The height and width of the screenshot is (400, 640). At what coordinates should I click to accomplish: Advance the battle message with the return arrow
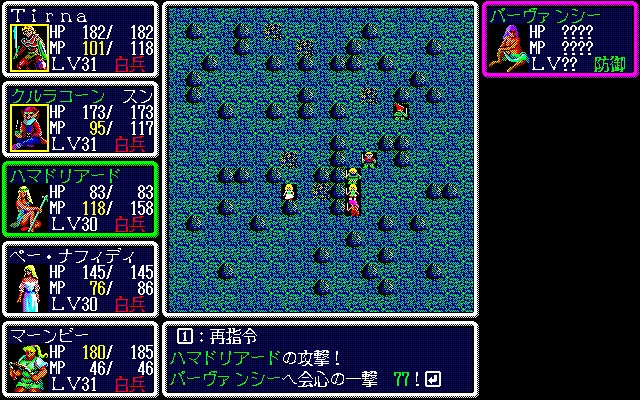click(x=432, y=378)
